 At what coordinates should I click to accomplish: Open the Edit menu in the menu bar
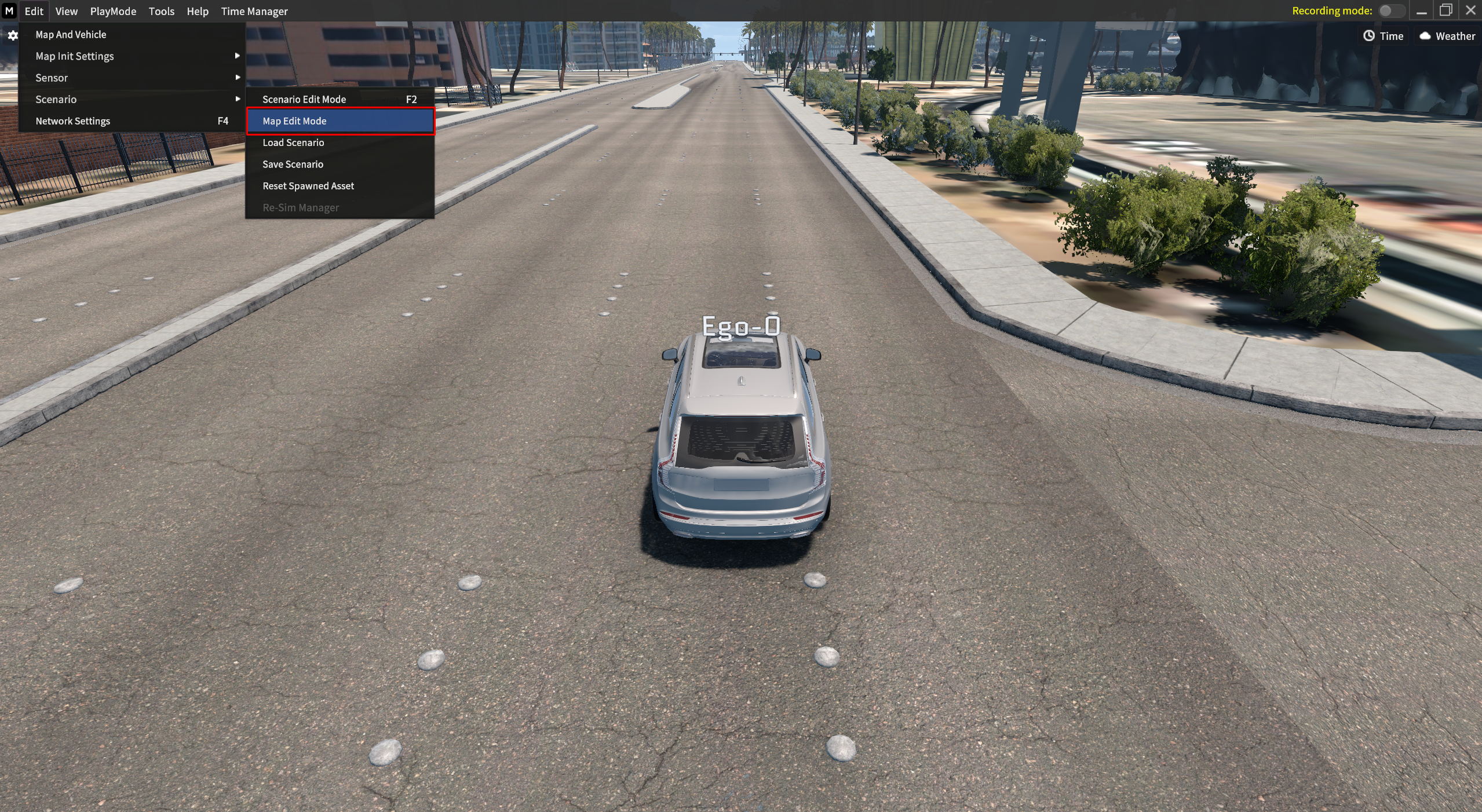(34, 11)
